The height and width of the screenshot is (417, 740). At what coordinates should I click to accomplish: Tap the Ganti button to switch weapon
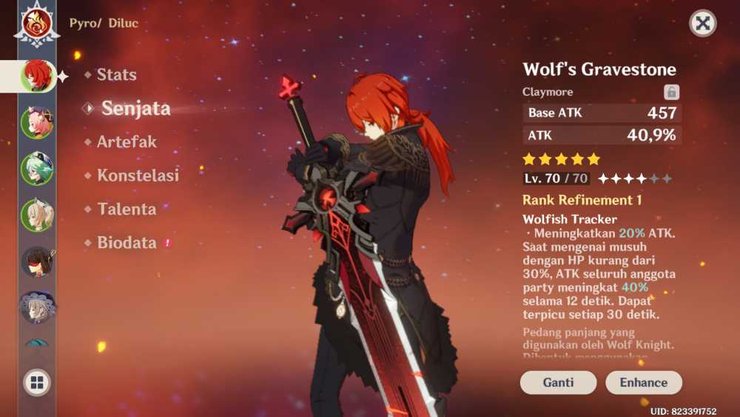click(x=558, y=382)
